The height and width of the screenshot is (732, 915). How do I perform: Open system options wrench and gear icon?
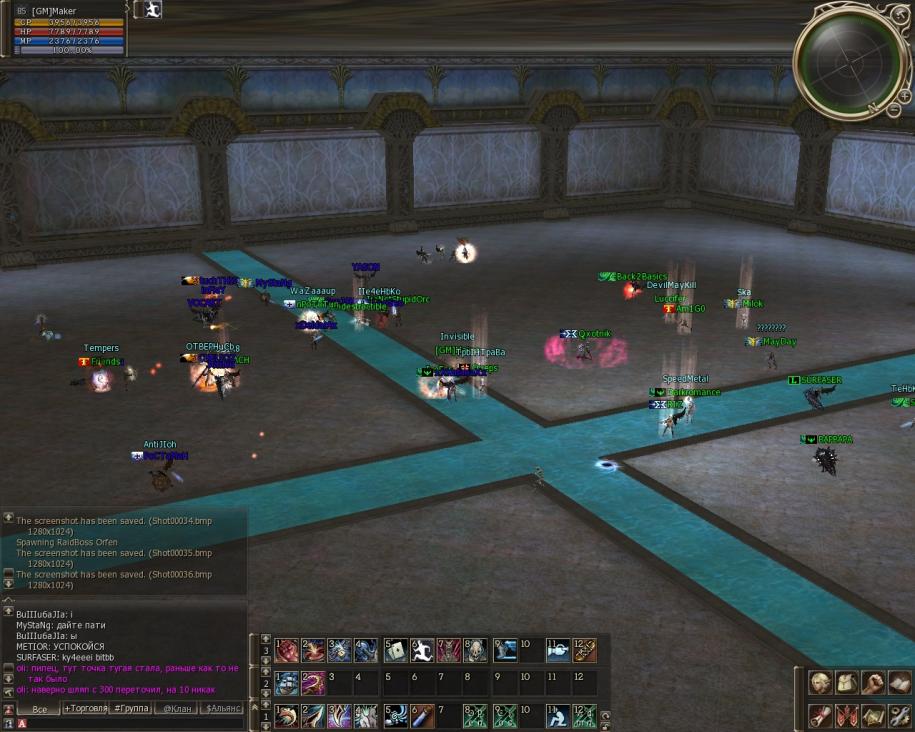point(898,716)
